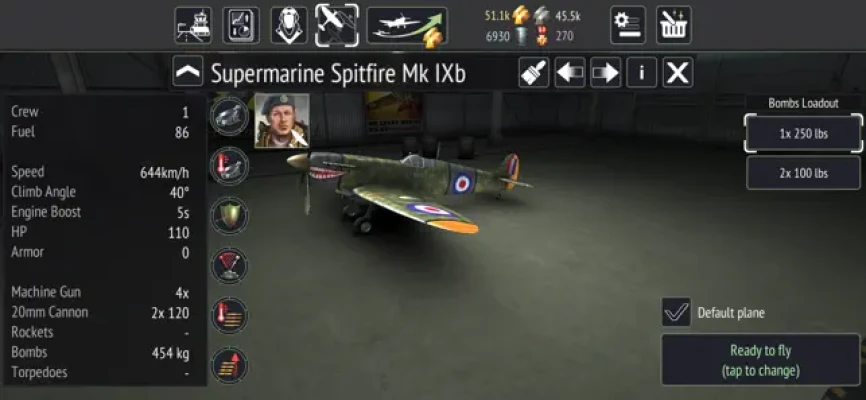
Task: Open the pilot helmet menu
Action: coord(289,25)
